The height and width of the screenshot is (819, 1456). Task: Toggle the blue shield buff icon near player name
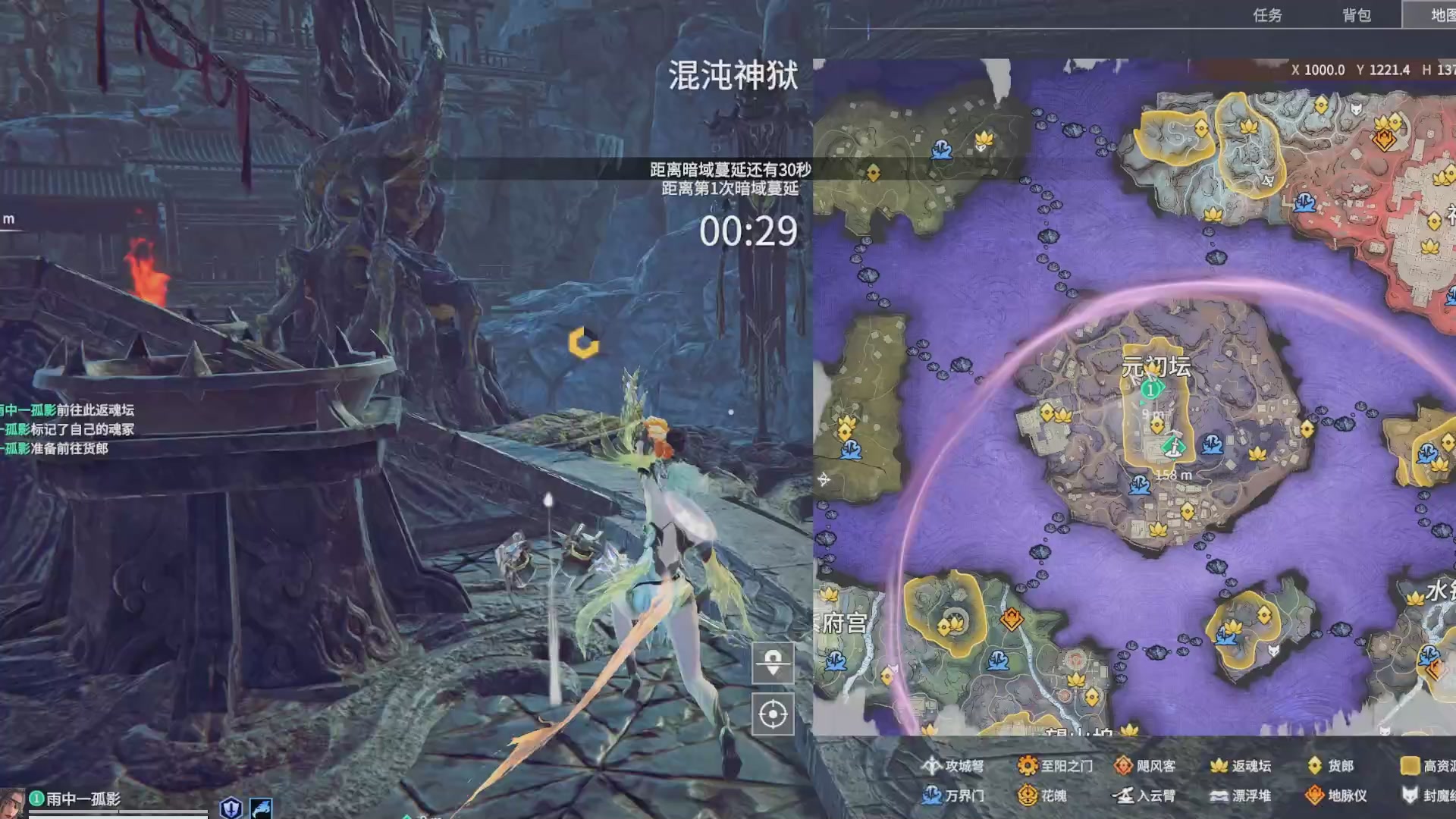click(230, 808)
